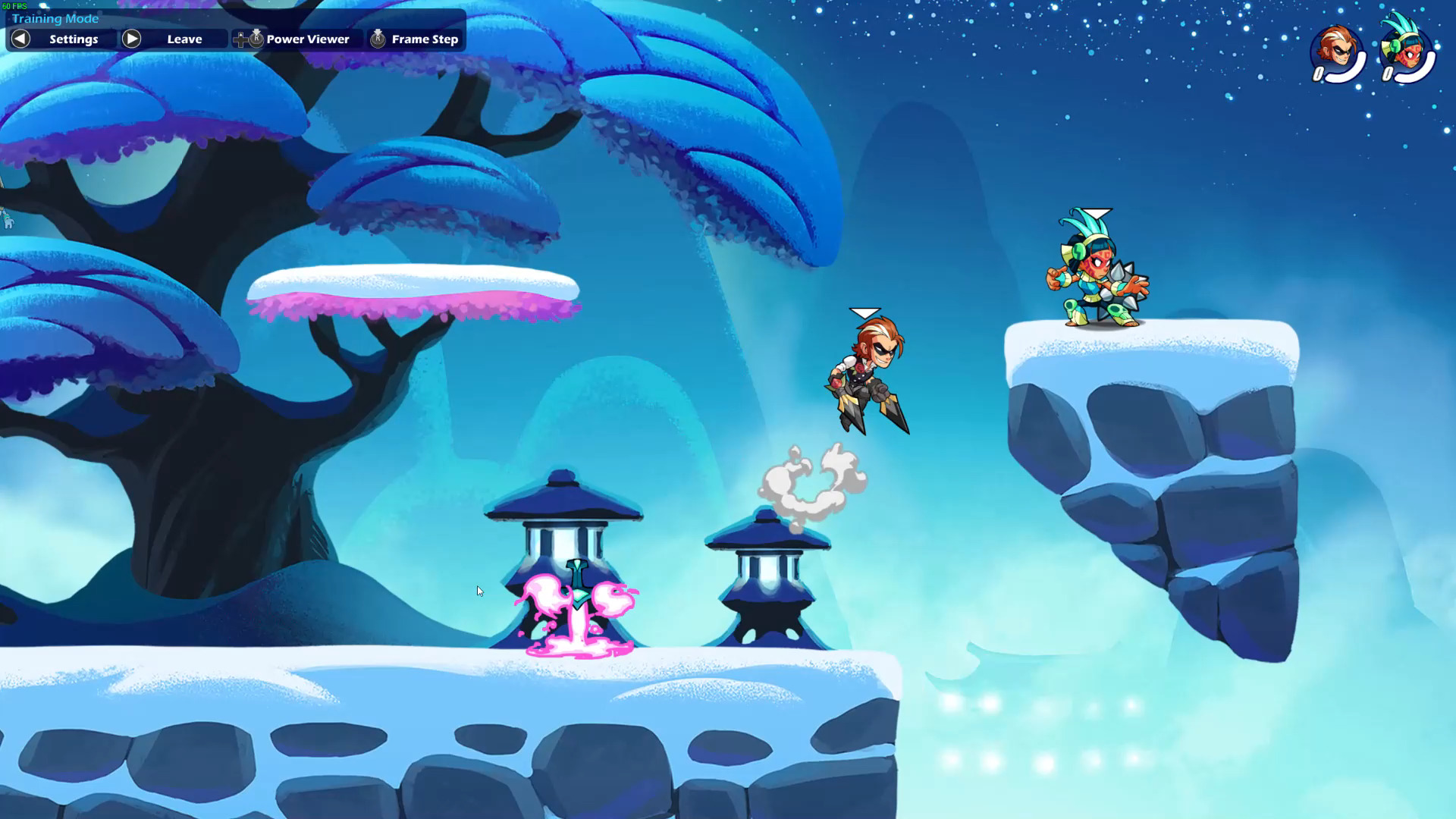This screenshot has height=819, width=1456.
Task: Toggle Power Viewer mode
Action: pos(306,39)
